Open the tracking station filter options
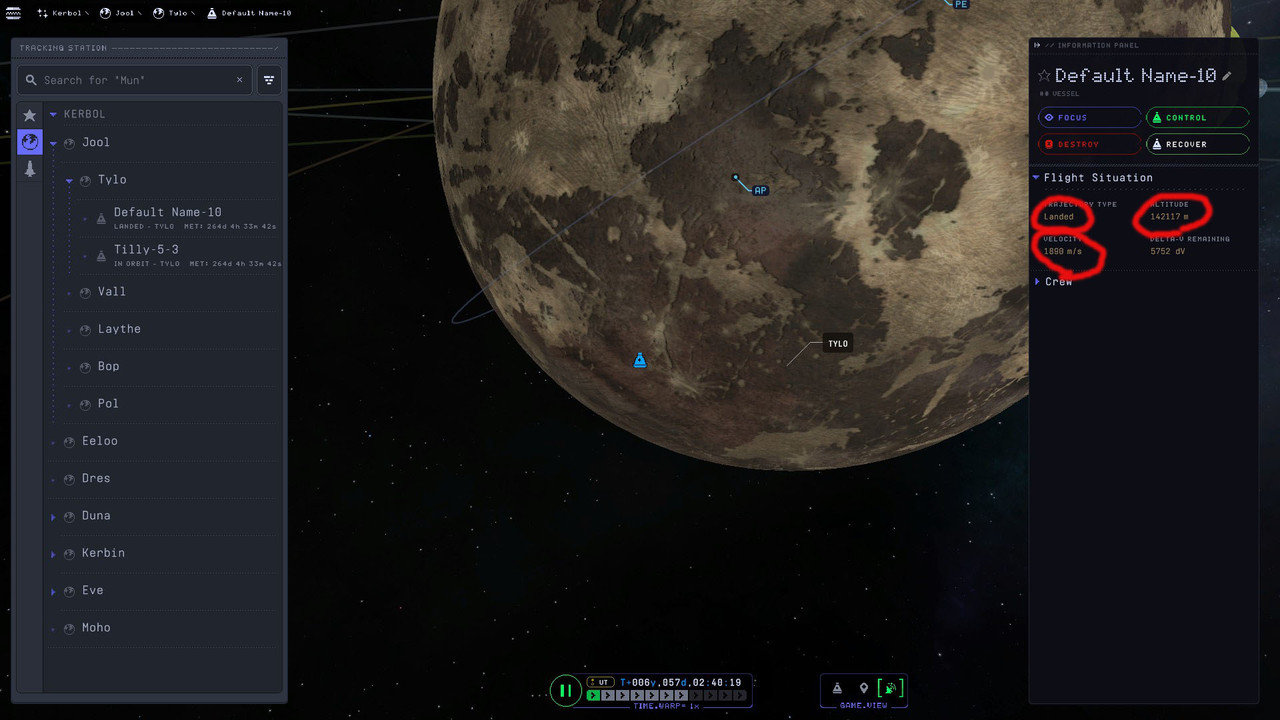 [x=269, y=80]
